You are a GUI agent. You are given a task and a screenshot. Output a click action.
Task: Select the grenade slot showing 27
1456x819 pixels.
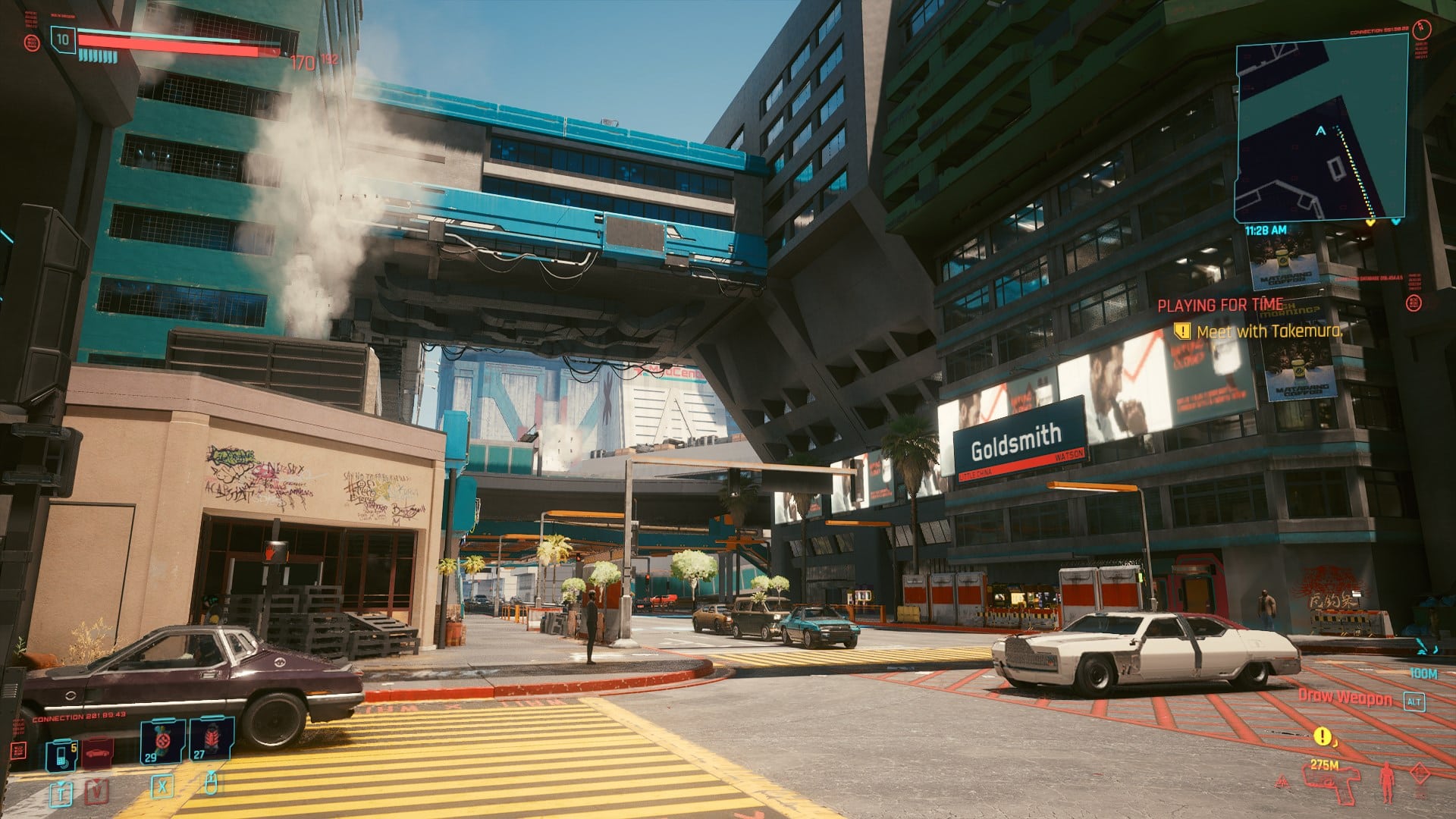pos(211,739)
